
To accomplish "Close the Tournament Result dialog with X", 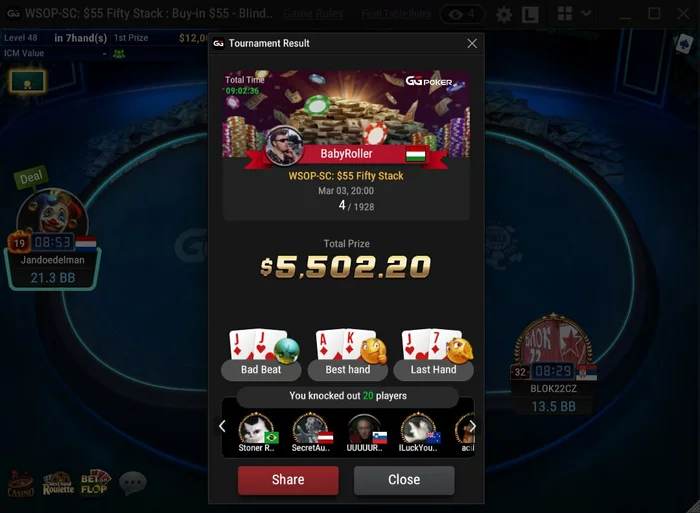I will 472,43.
